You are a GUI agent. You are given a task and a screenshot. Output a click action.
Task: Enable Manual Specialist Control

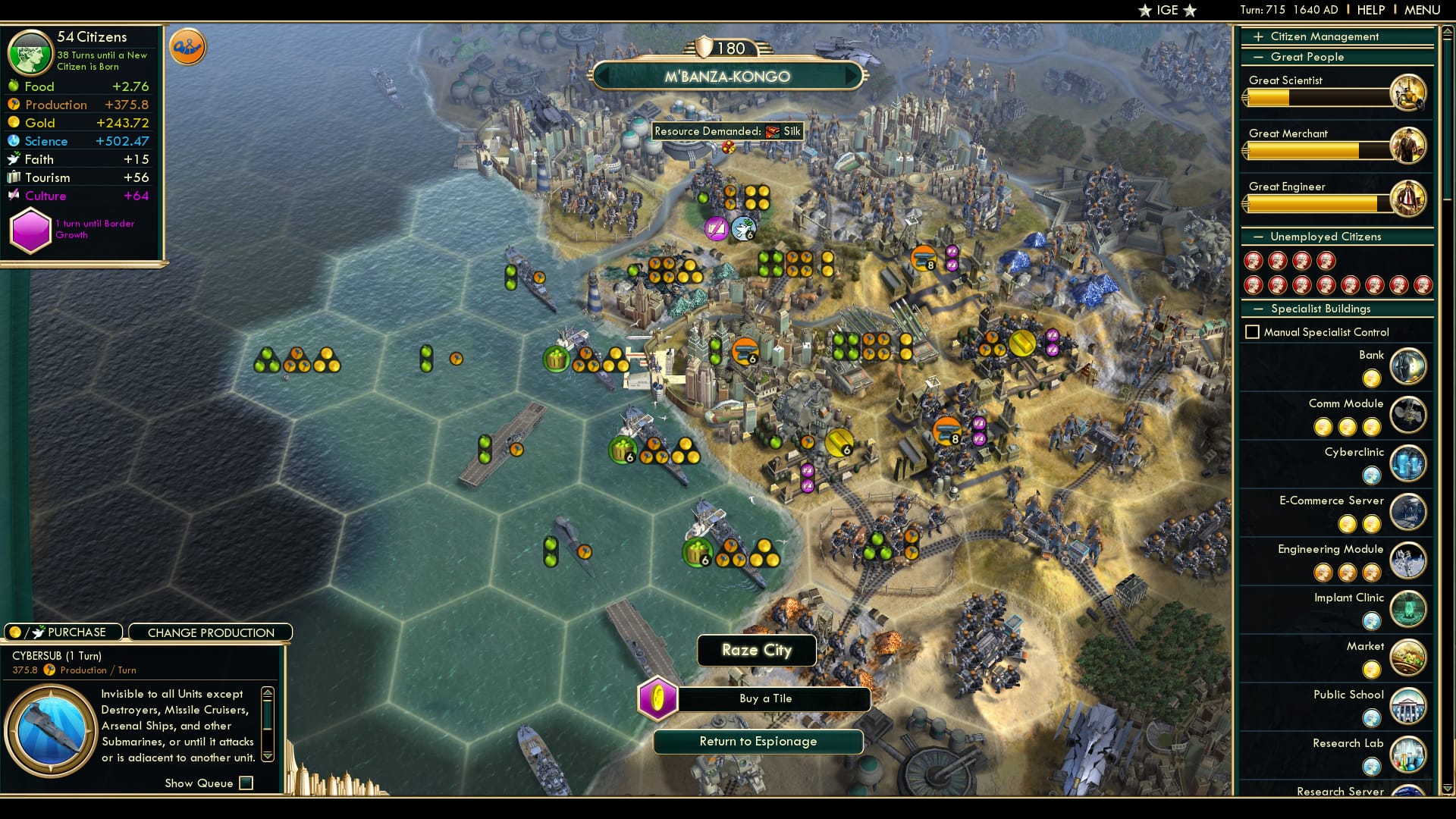[x=1253, y=332]
